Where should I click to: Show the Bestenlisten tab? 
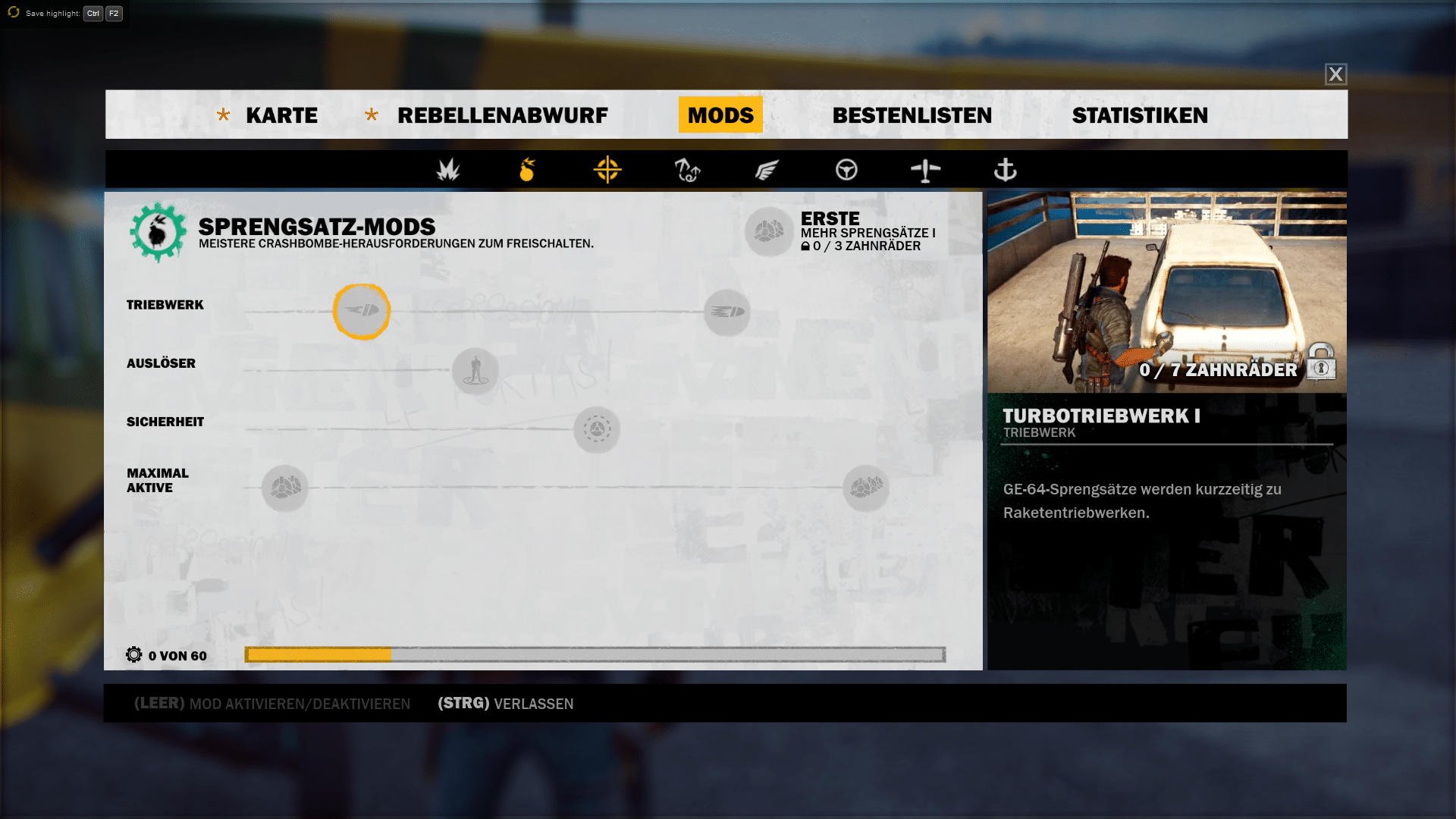pos(912,115)
